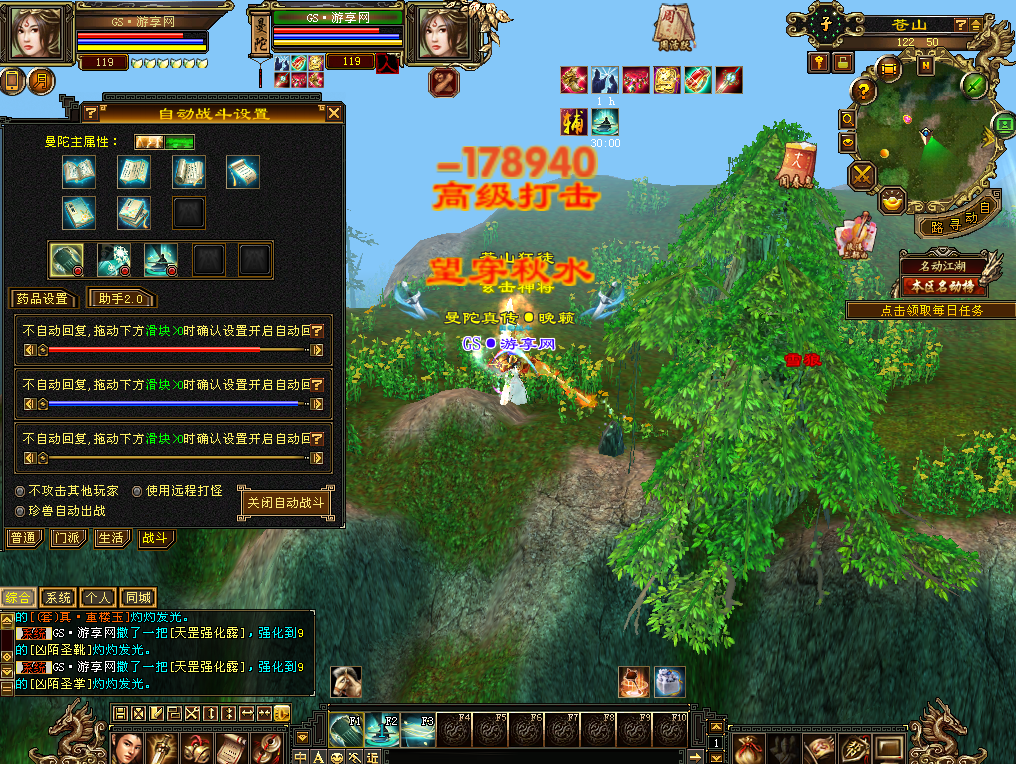
Task: Switch to the 助手2.0 tab
Action: pos(122,298)
